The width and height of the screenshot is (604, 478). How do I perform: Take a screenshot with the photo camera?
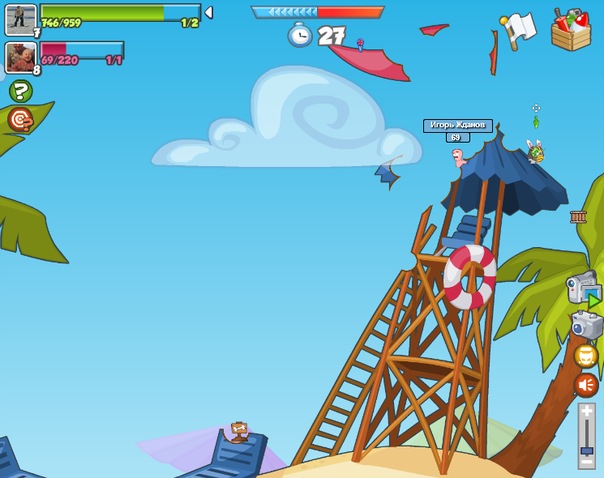(586, 325)
